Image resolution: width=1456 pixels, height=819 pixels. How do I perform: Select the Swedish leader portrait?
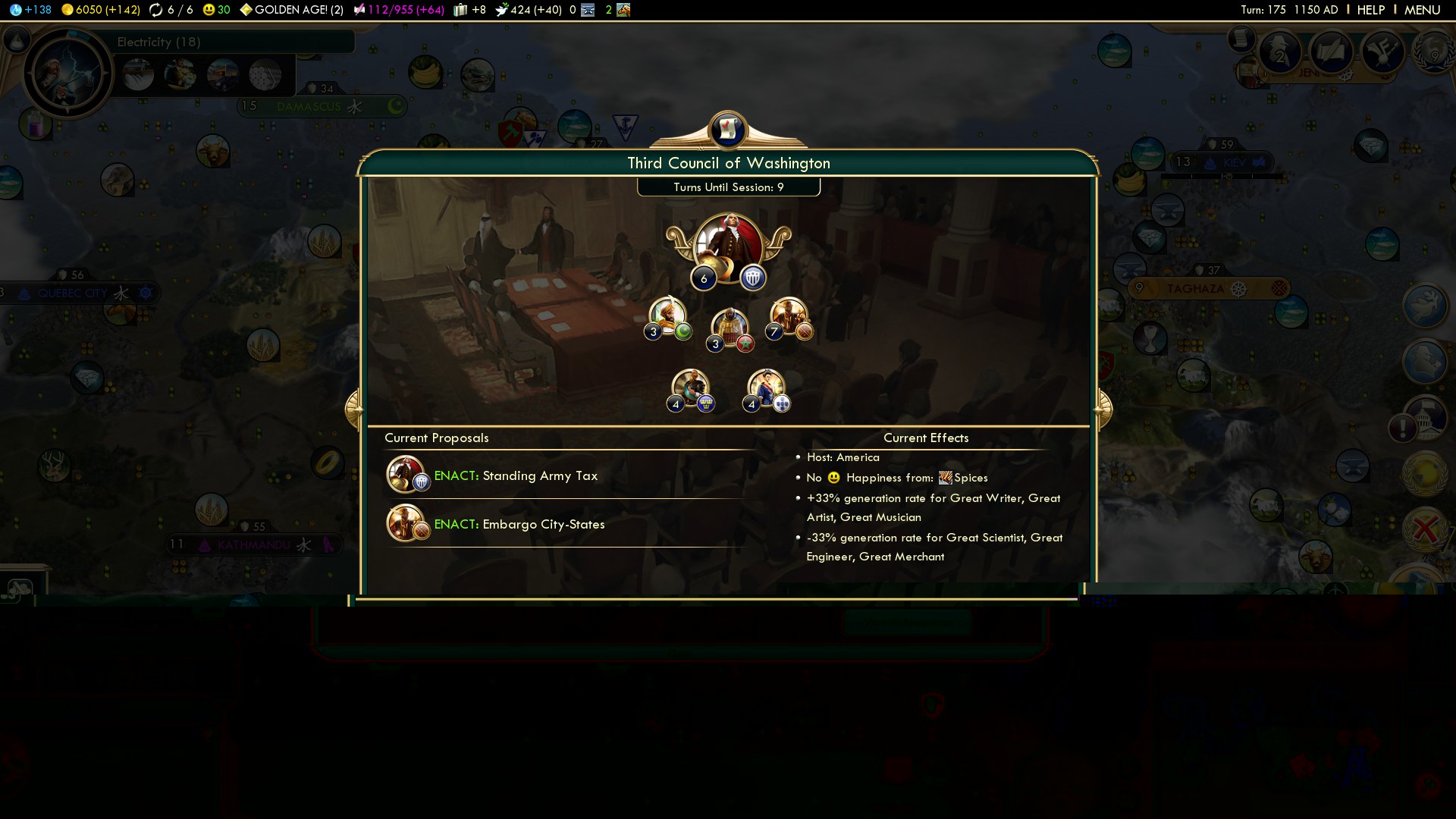691,388
